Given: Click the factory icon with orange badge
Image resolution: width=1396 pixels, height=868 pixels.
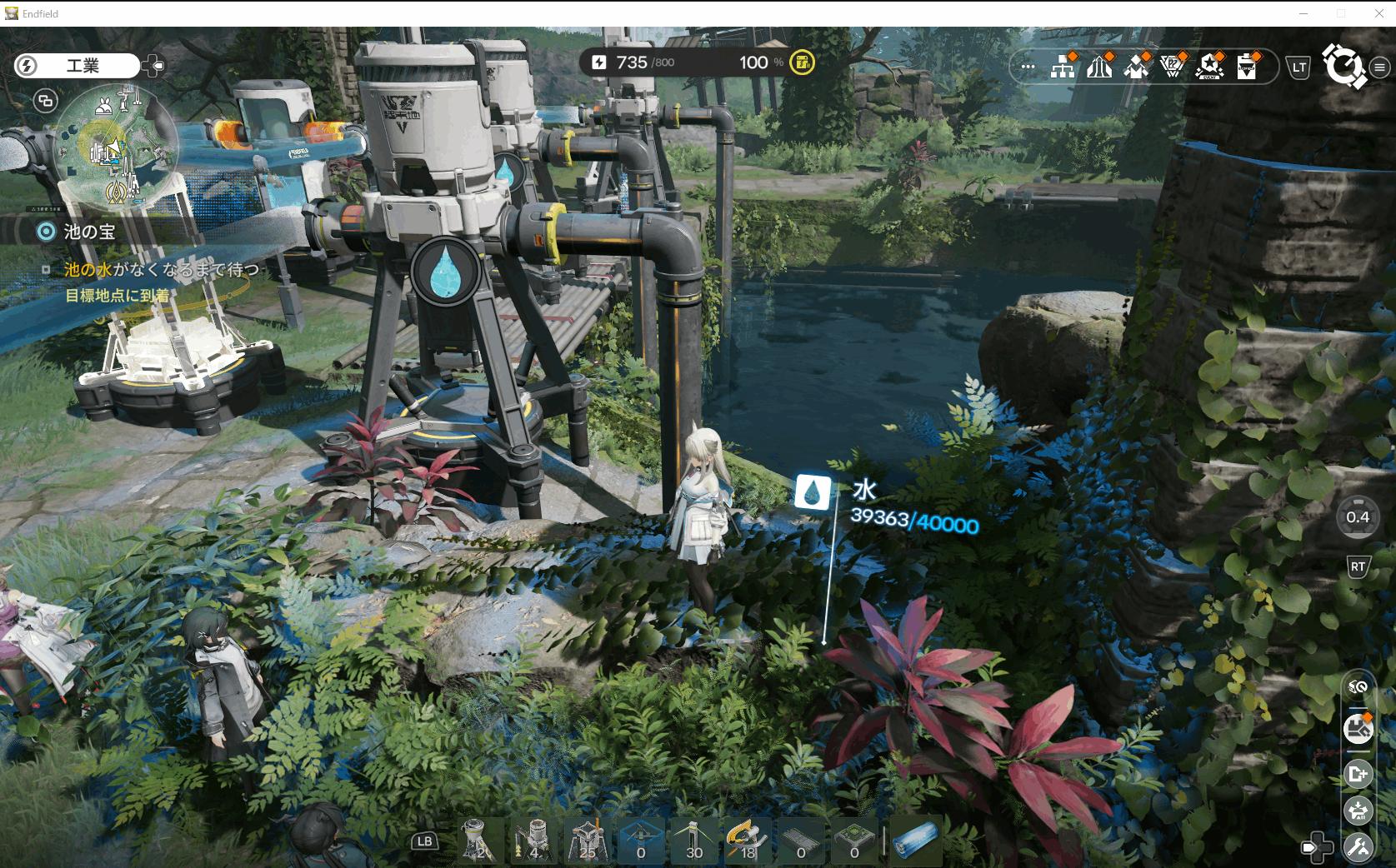Looking at the screenshot, I should (1358, 728).
